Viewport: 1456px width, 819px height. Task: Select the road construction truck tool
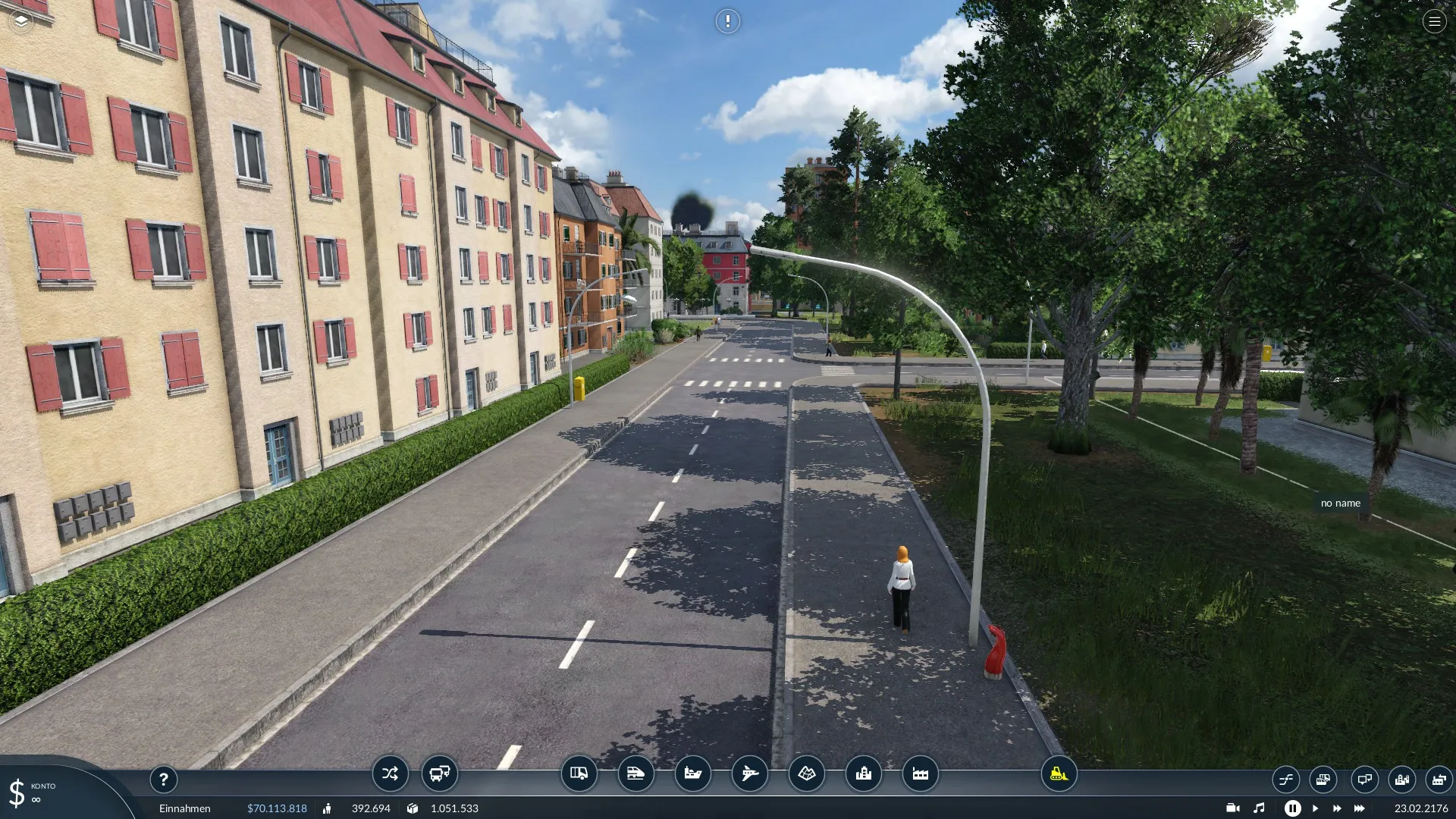[579, 773]
